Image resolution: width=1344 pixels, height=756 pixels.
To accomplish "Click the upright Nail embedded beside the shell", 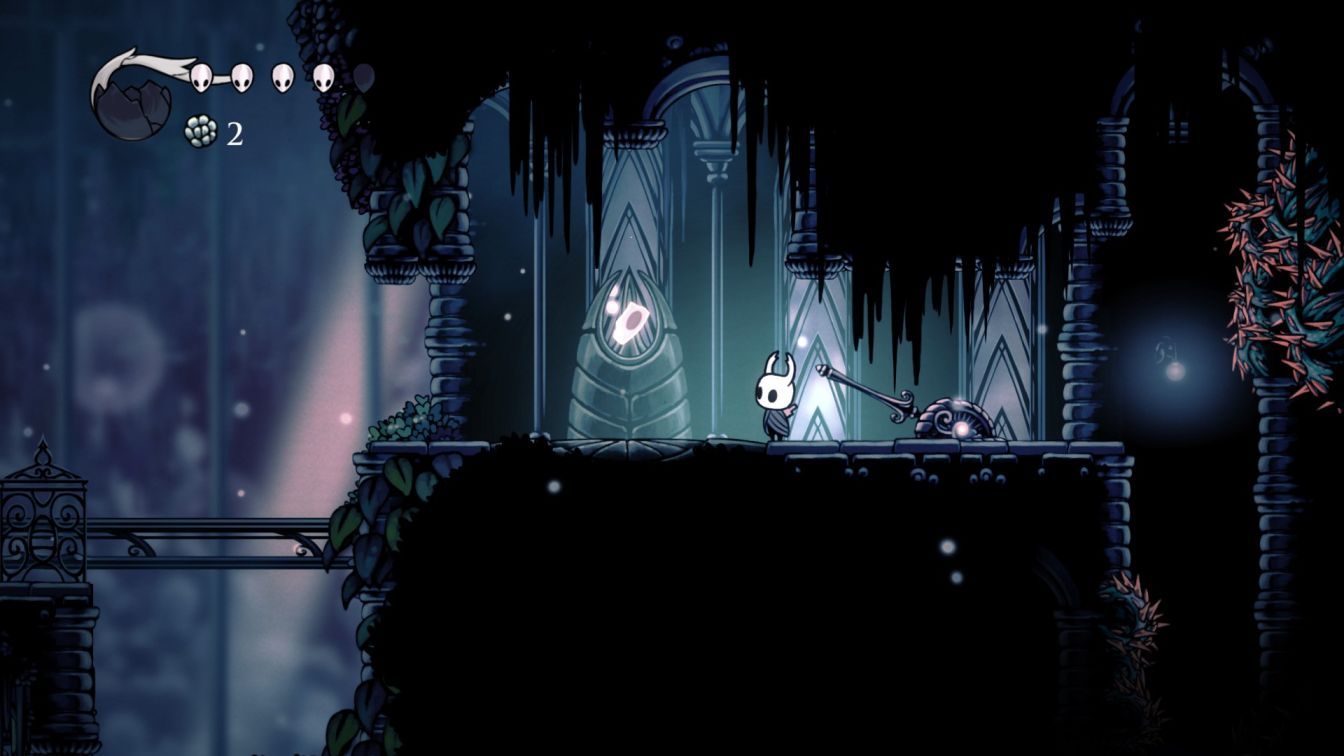I will click(x=870, y=390).
